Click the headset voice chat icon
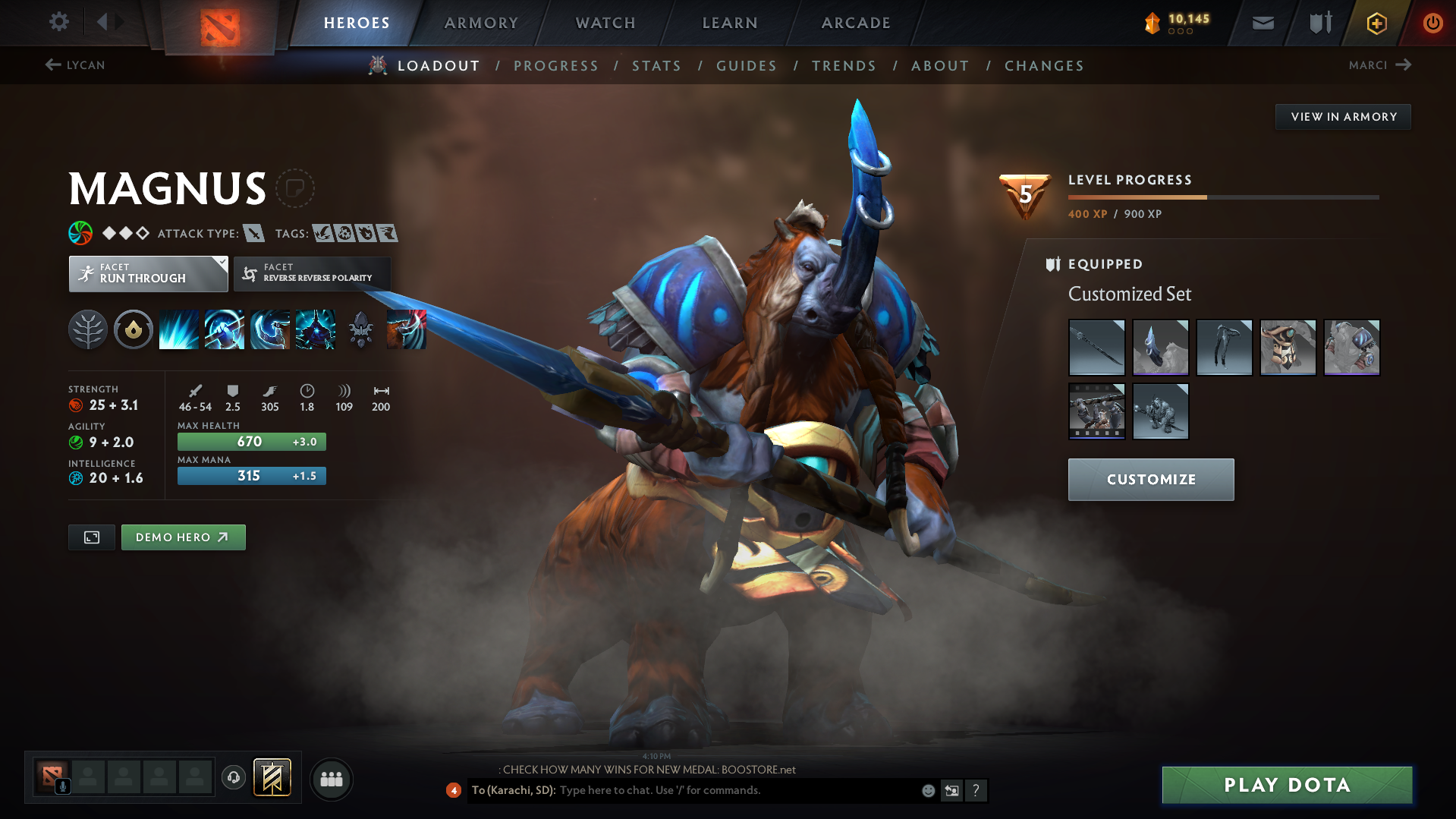 [233, 778]
